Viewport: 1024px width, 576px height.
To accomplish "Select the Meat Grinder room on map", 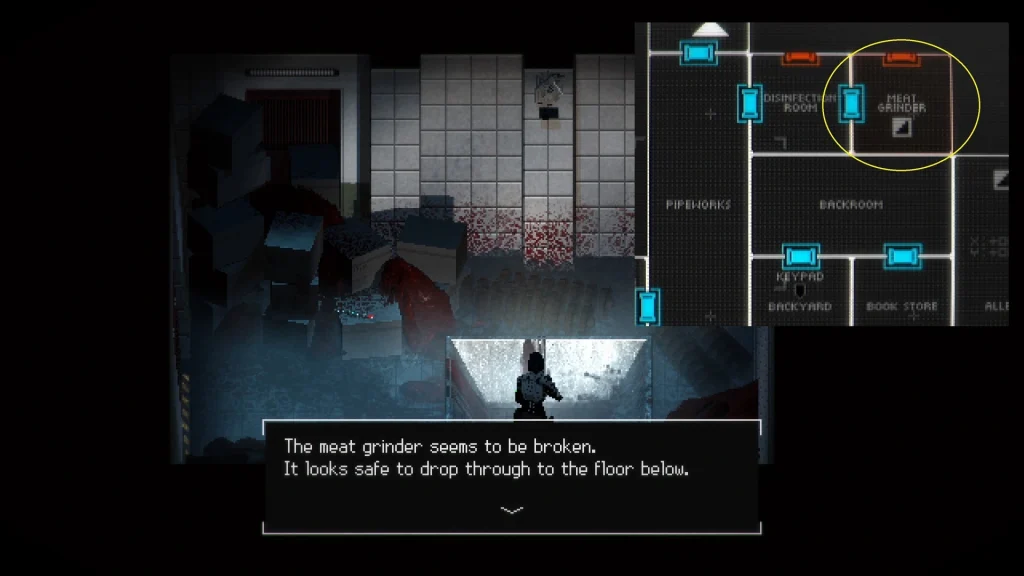I will click(901, 103).
